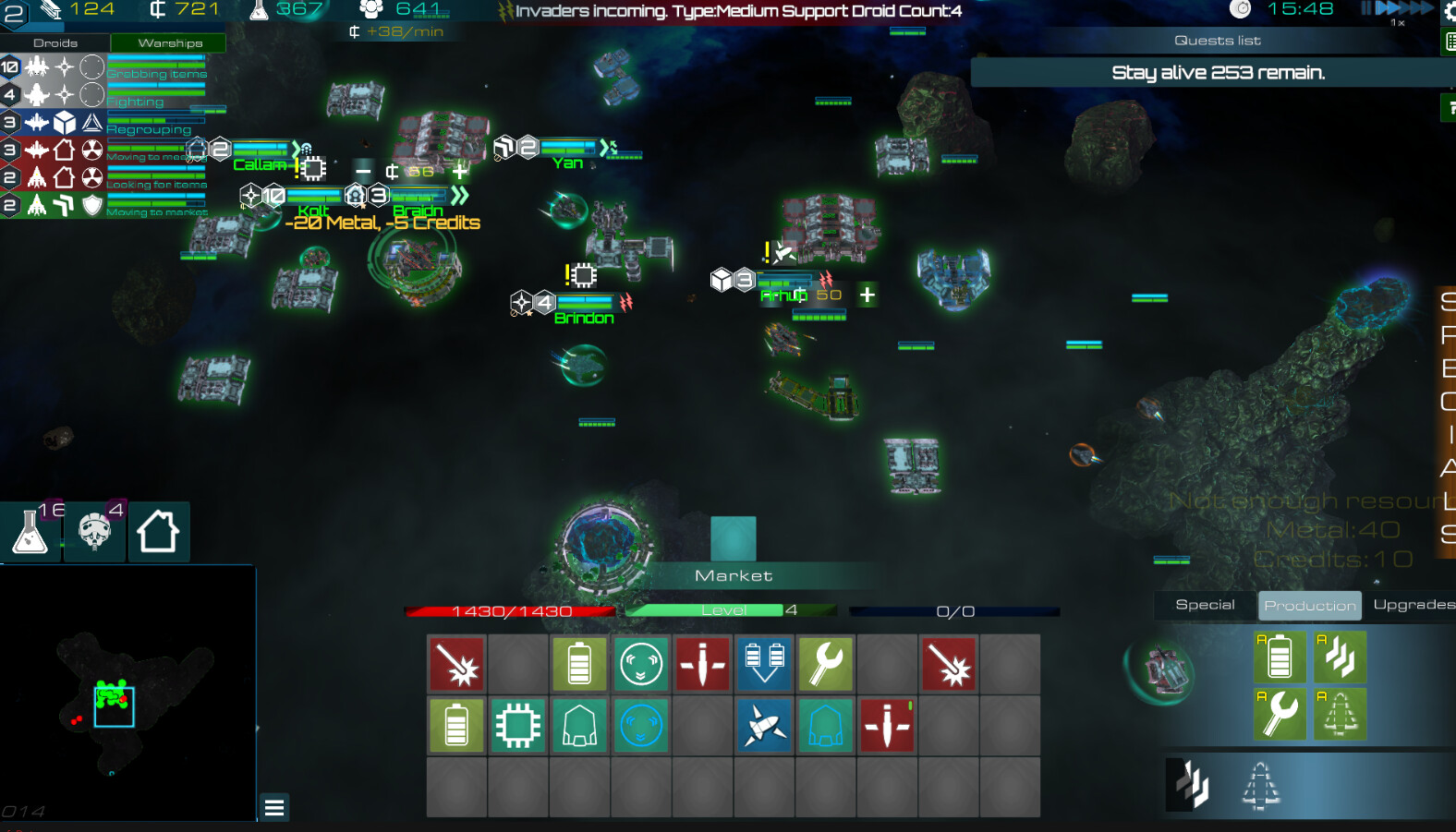
Task: Select the battery item in the Market grid
Action: tap(579, 664)
